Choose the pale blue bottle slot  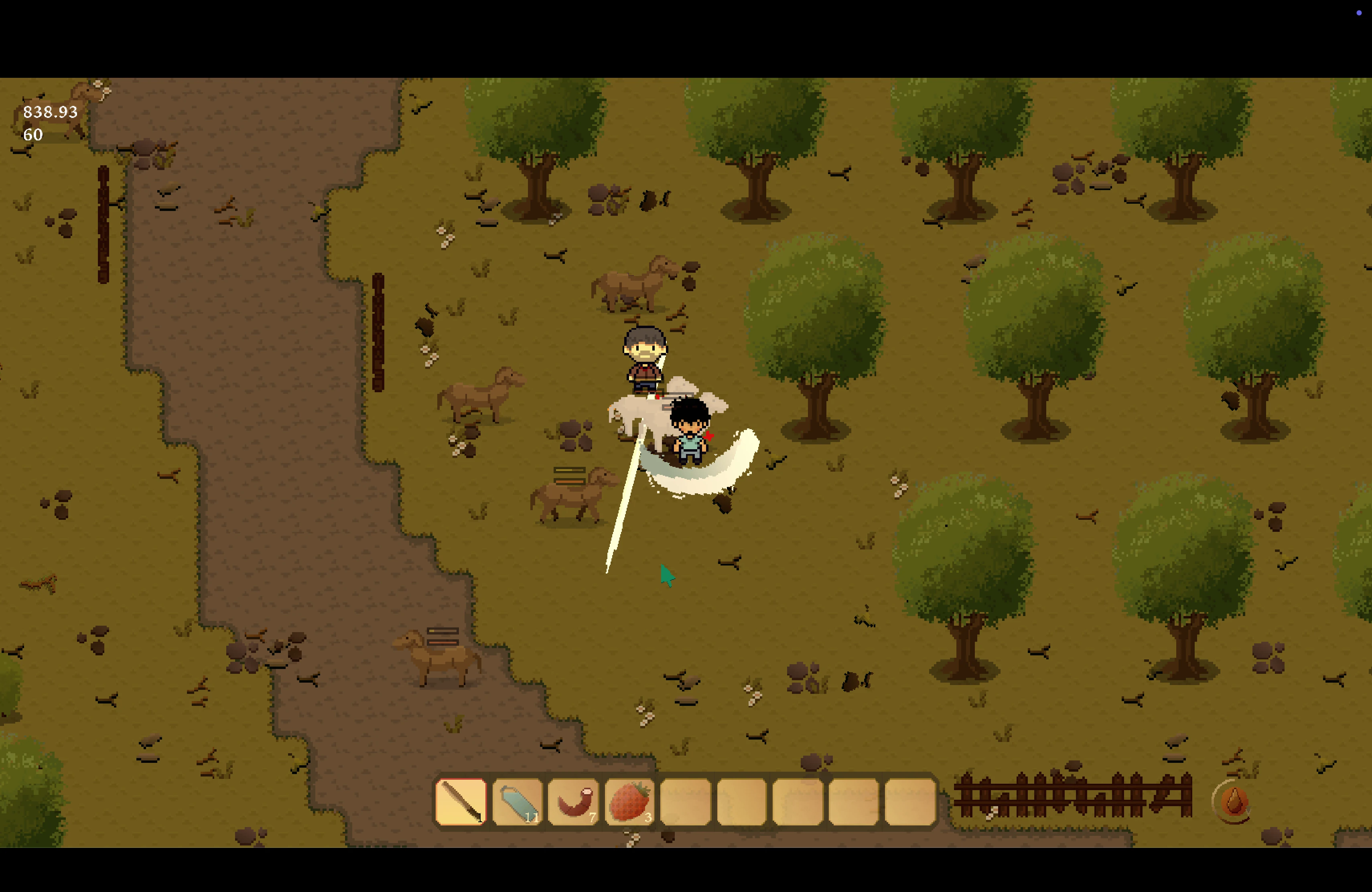click(517, 801)
